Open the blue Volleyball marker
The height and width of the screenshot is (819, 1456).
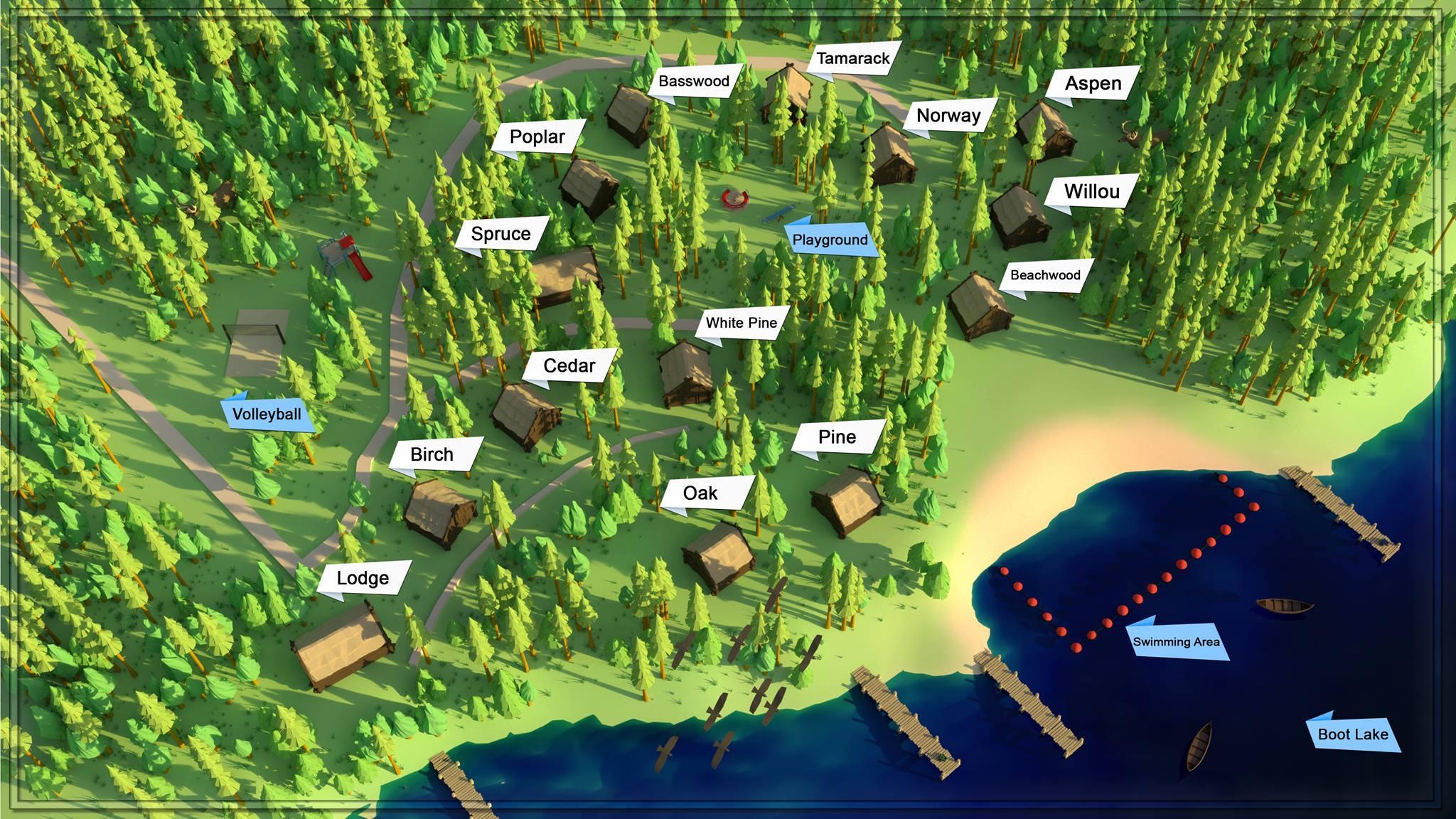click(267, 414)
